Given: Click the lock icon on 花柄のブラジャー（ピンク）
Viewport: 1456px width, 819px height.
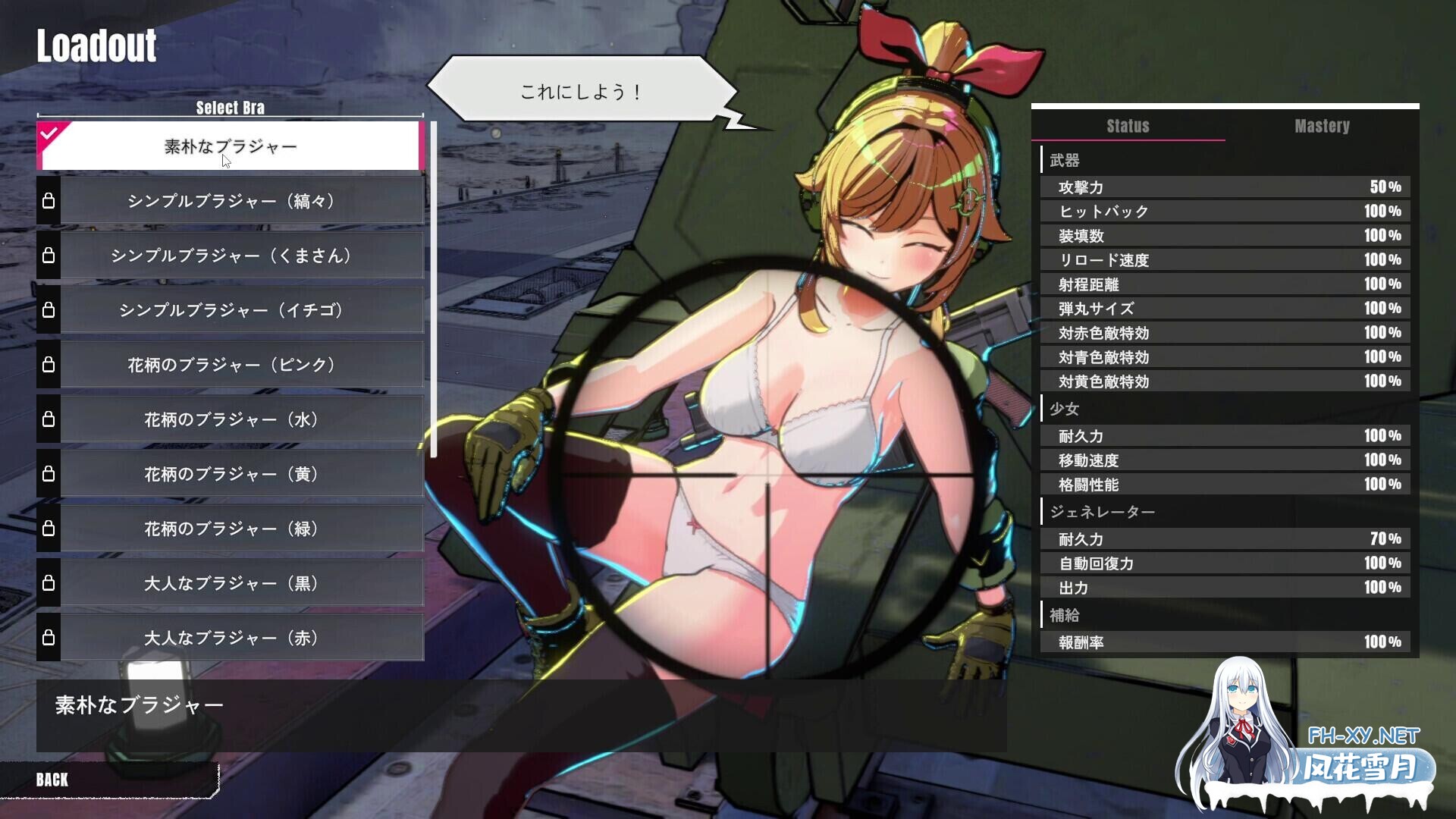Looking at the screenshot, I should [50, 365].
